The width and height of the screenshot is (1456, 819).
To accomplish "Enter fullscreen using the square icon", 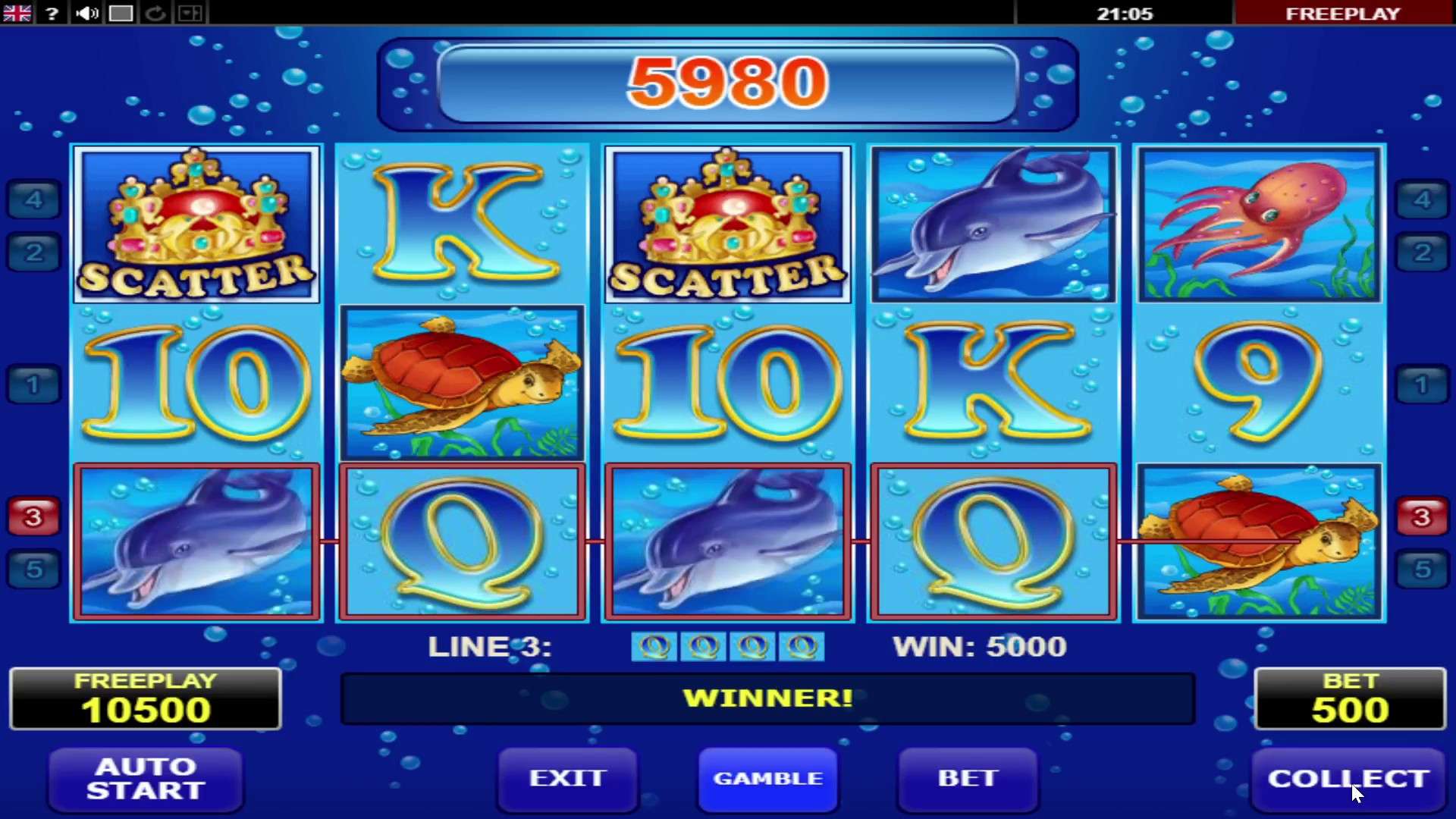I will coord(121,13).
